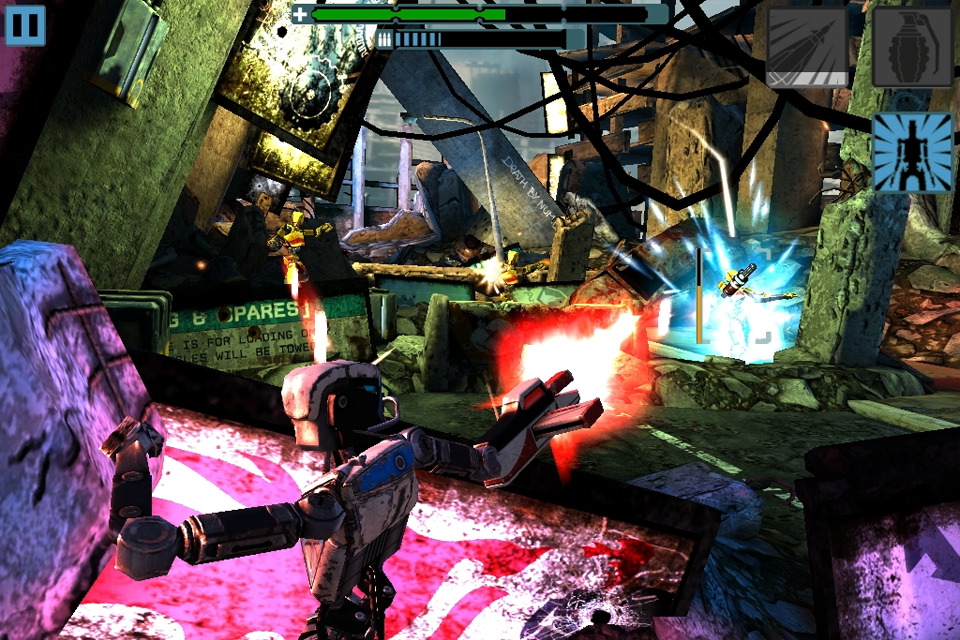960x640 pixels.
Task: Throw a grenade
Action: [912, 47]
